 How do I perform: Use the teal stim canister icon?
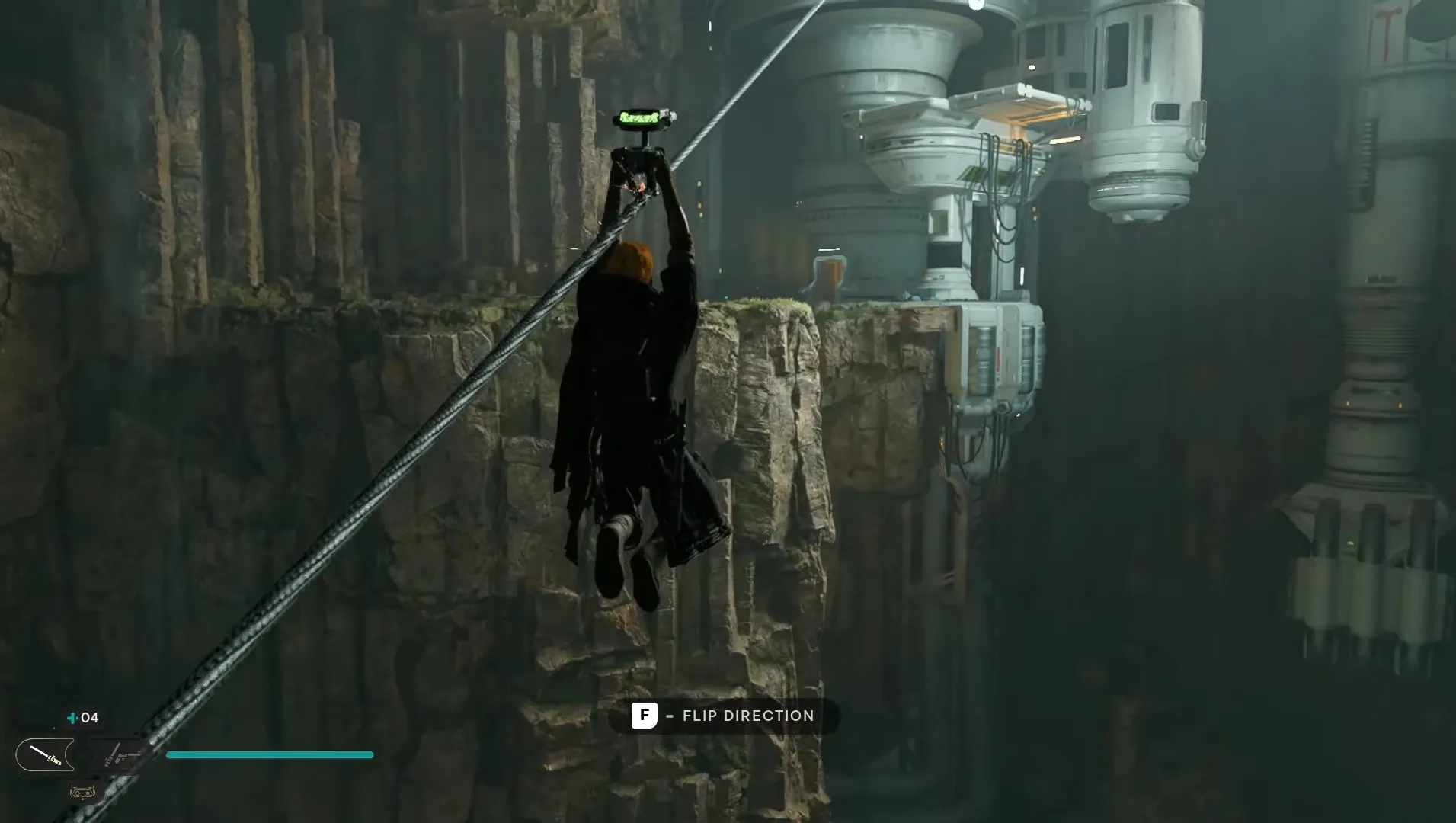point(73,718)
